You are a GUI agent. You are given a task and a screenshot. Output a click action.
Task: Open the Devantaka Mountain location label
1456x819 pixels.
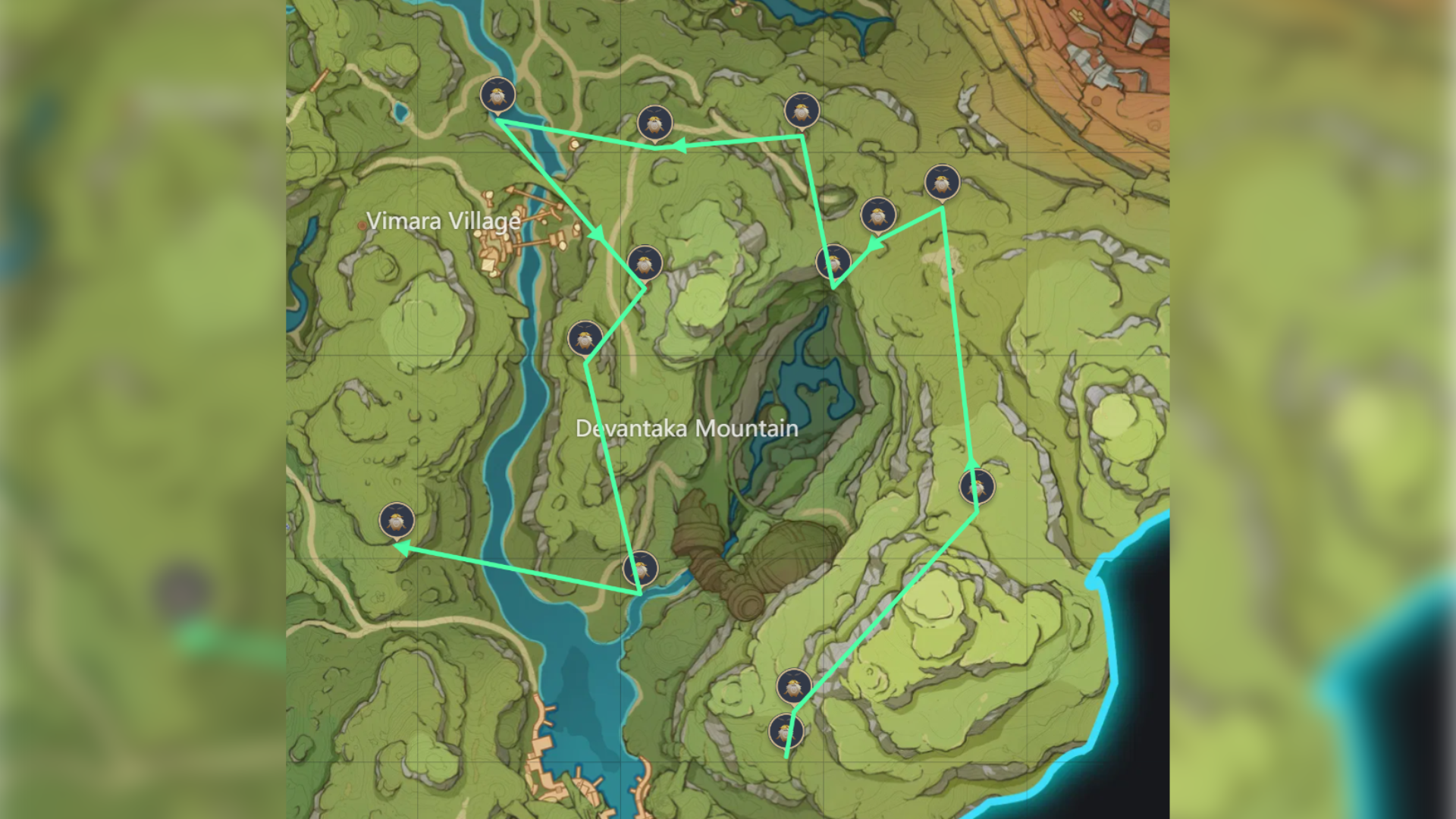click(686, 429)
